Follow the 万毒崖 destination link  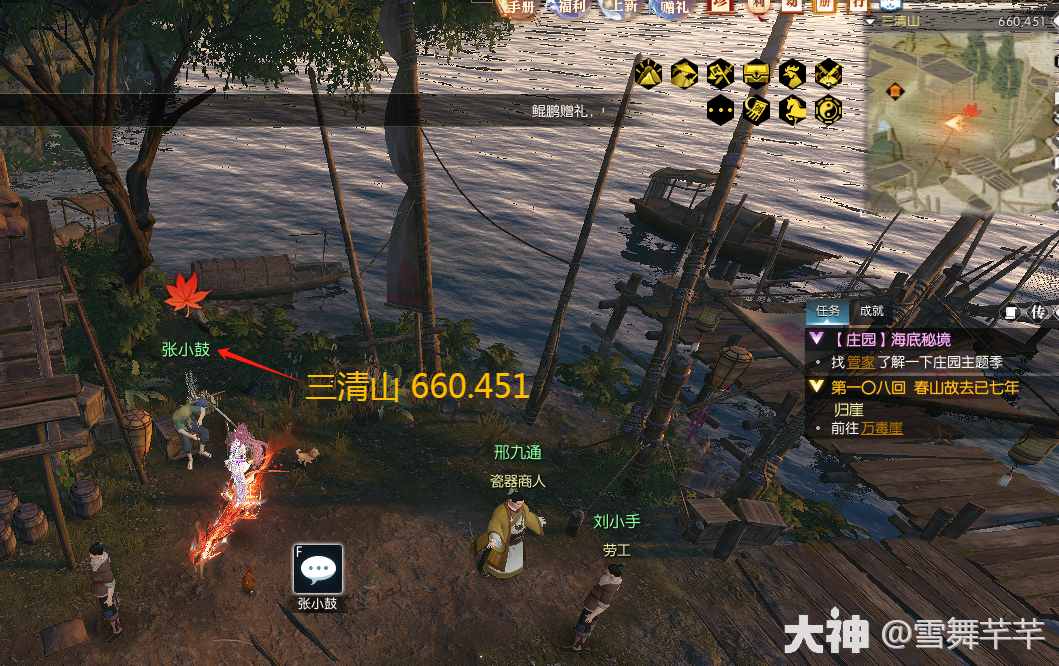882,428
